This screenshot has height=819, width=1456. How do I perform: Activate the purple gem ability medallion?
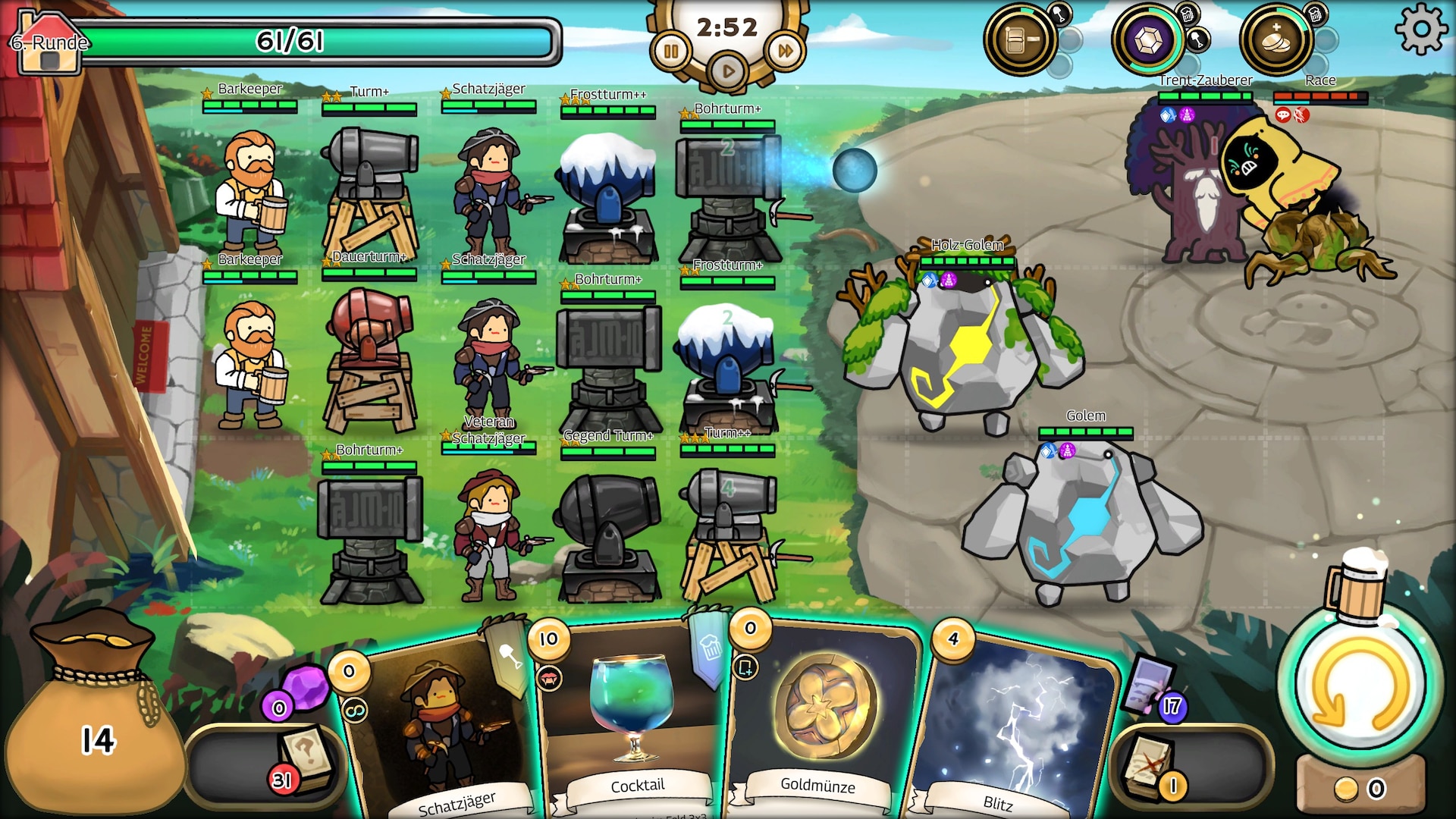click(x=1147, y=39)
